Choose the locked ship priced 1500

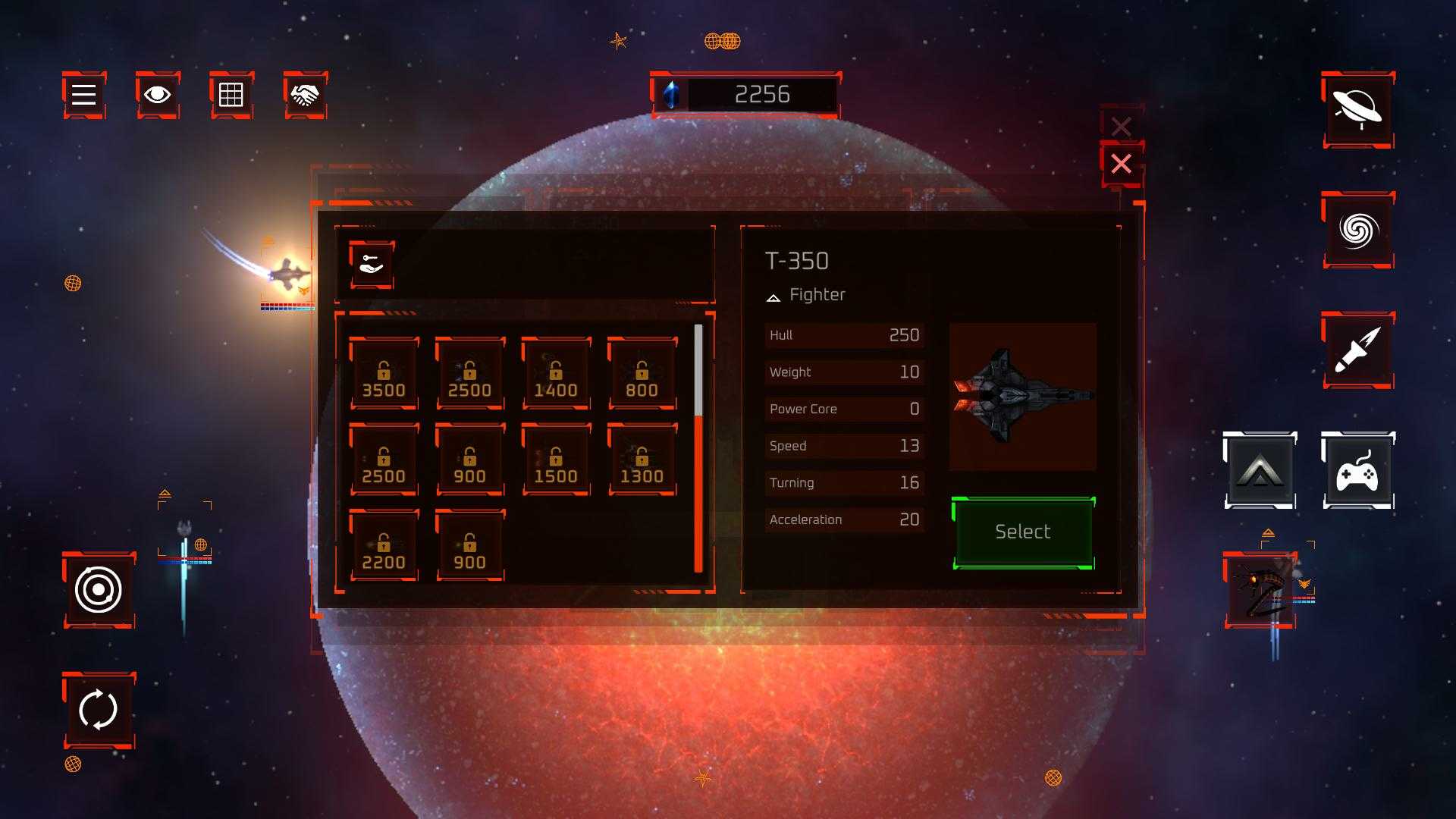click(x=556, y=461)
